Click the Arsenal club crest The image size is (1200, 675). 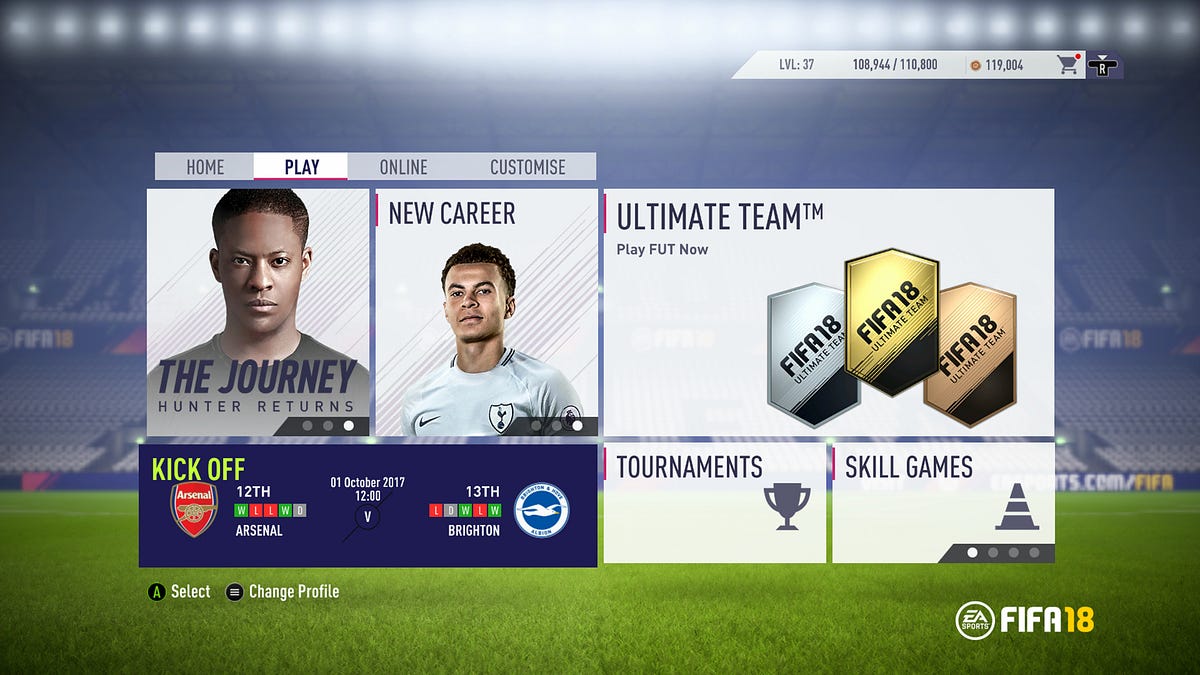point(194,509)
